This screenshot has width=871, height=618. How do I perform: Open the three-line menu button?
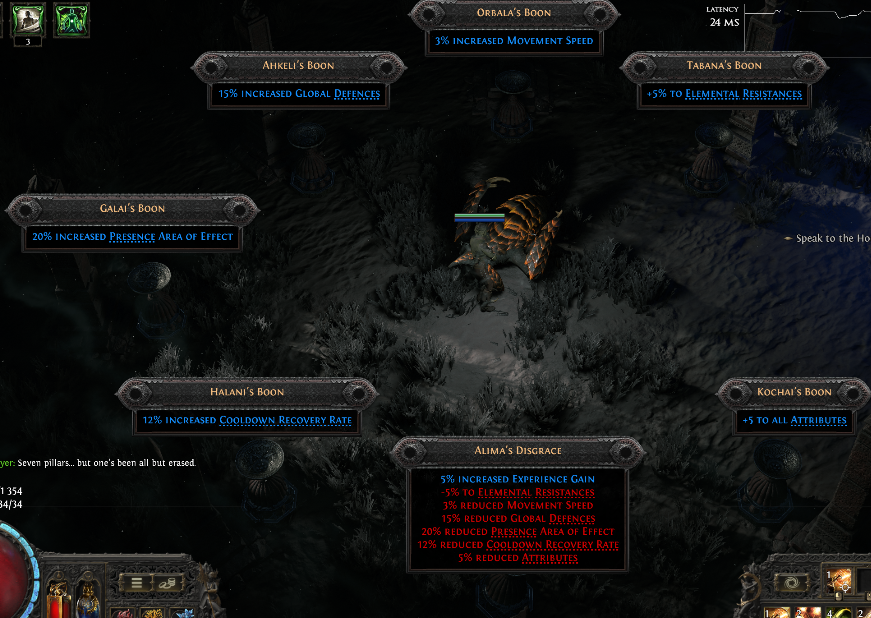pos(136,582)
